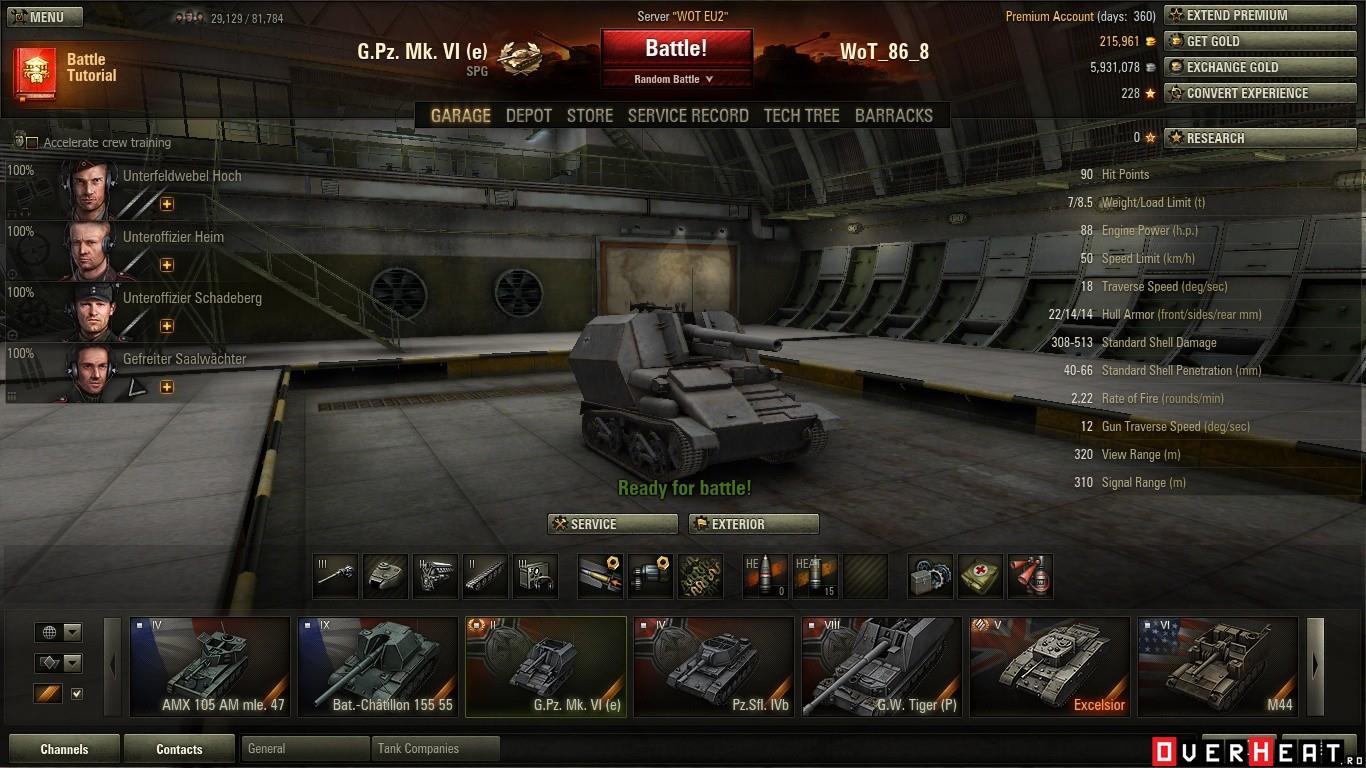Show the TECH TREE tab
Viewport: 1366px width, 768px height.
(801, 116)
